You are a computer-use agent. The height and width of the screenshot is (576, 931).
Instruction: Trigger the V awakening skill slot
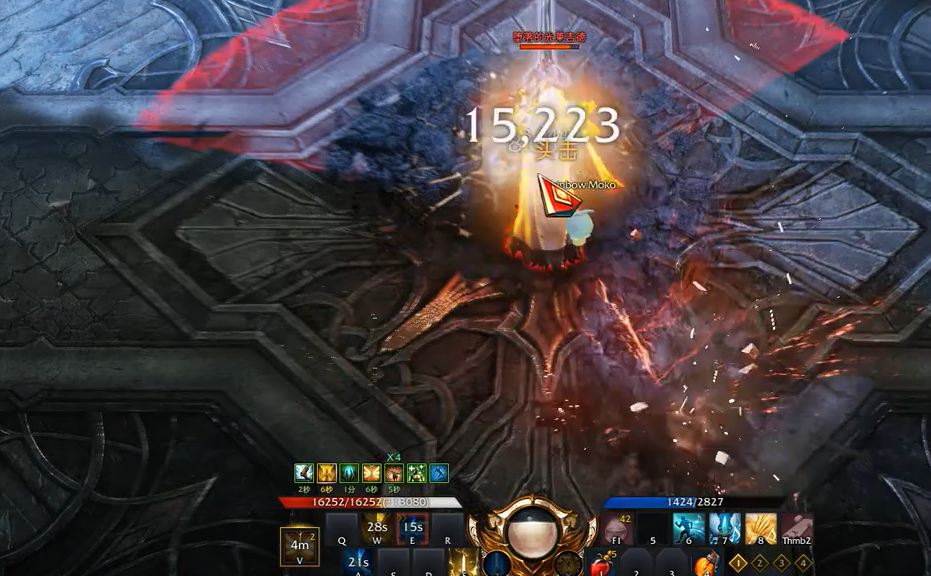pos(300,546)
